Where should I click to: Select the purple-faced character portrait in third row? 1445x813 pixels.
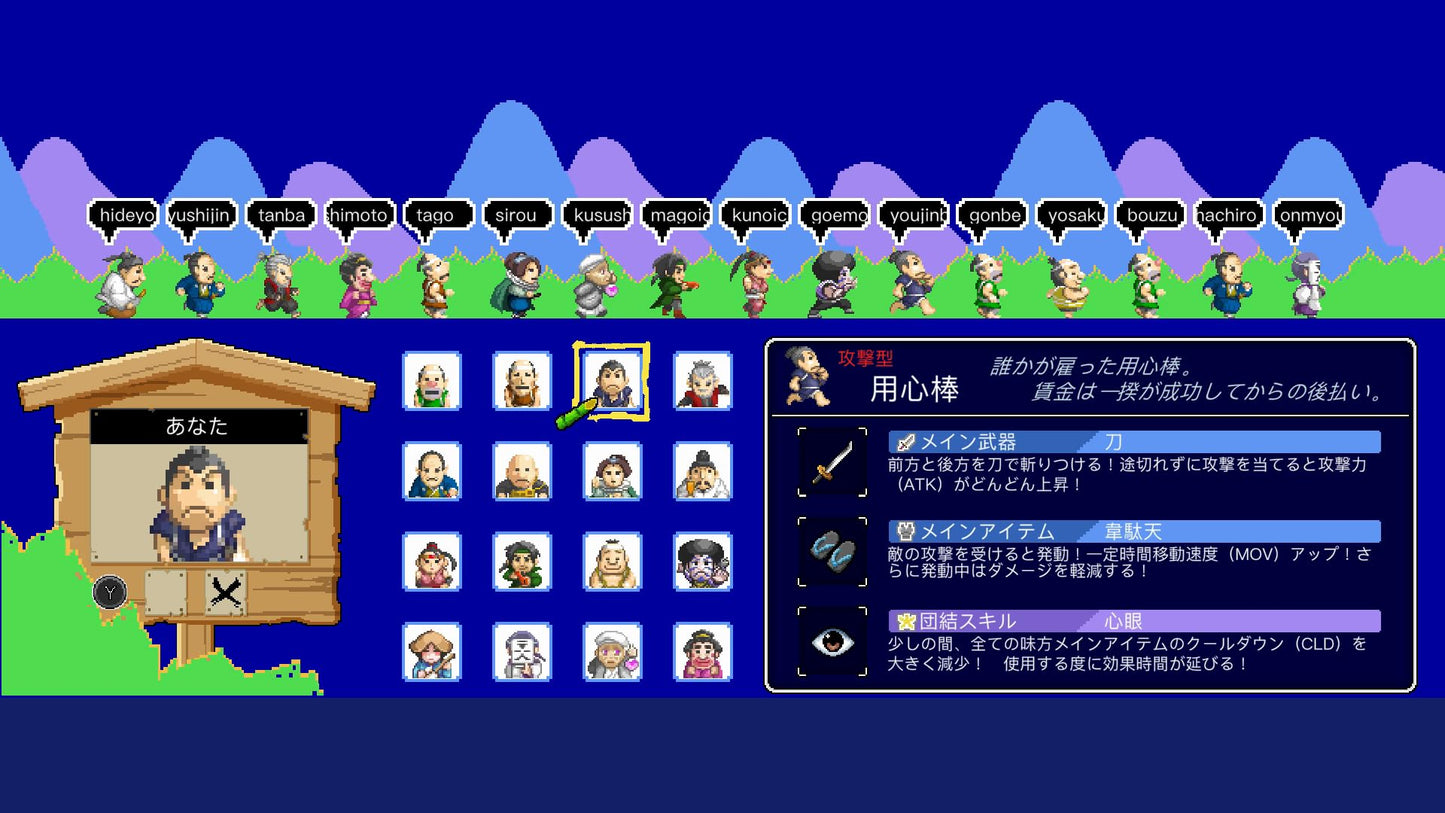tap(702, 561)
